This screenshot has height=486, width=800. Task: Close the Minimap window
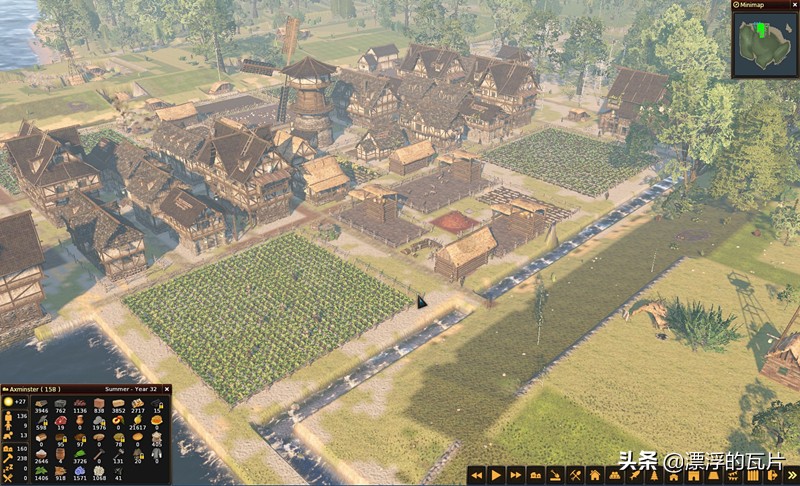793,5
